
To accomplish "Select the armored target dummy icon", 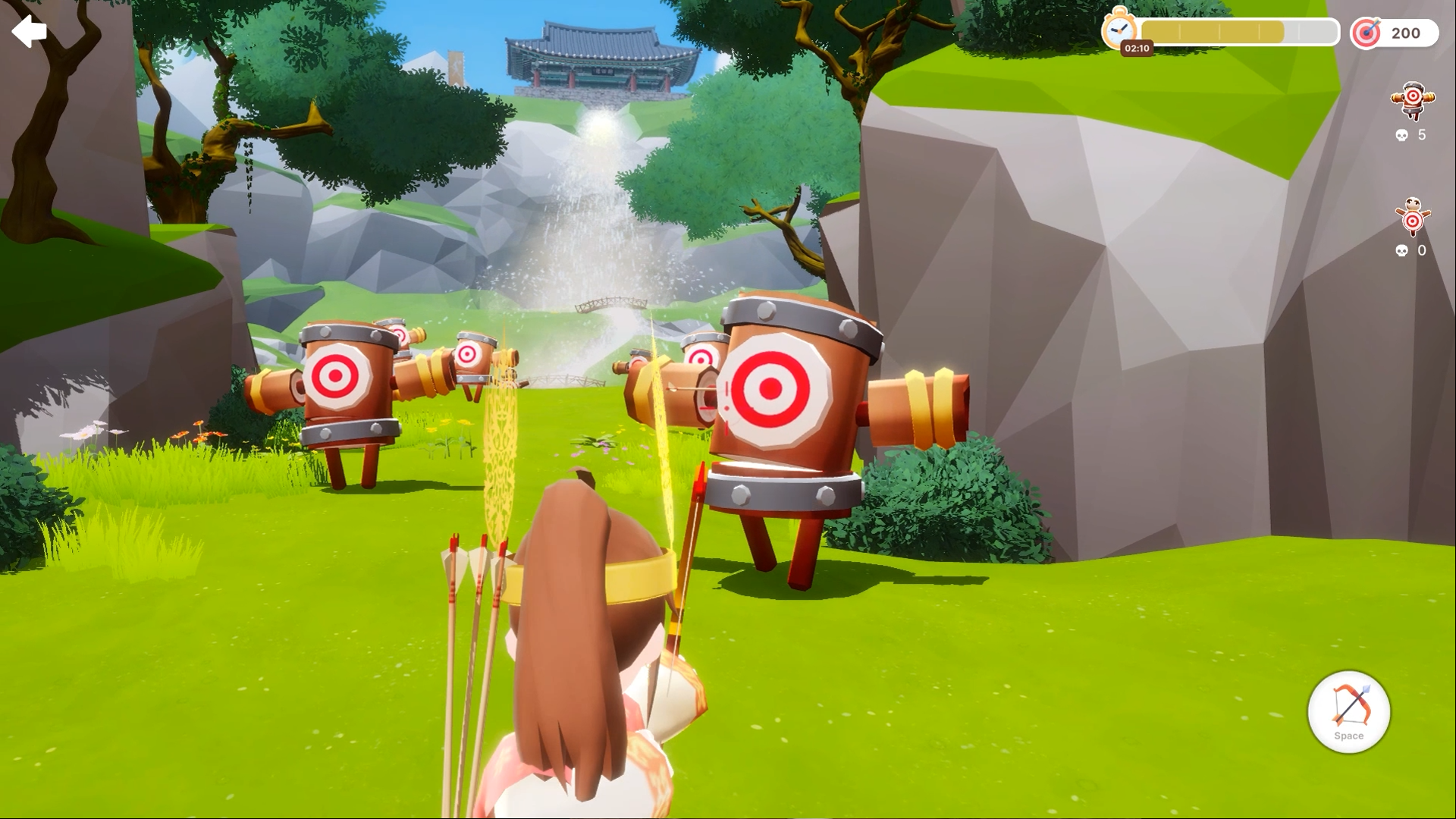I will 1412,100.
